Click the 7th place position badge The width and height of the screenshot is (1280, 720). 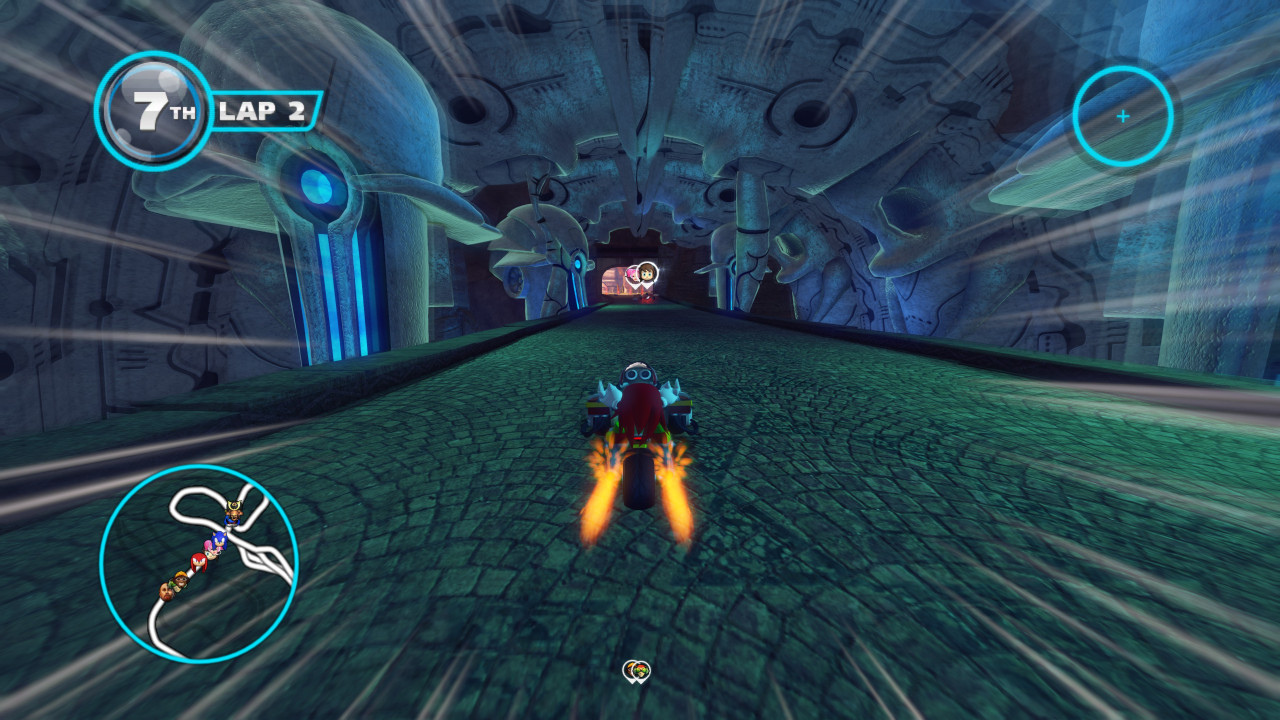tap(153, 110)
